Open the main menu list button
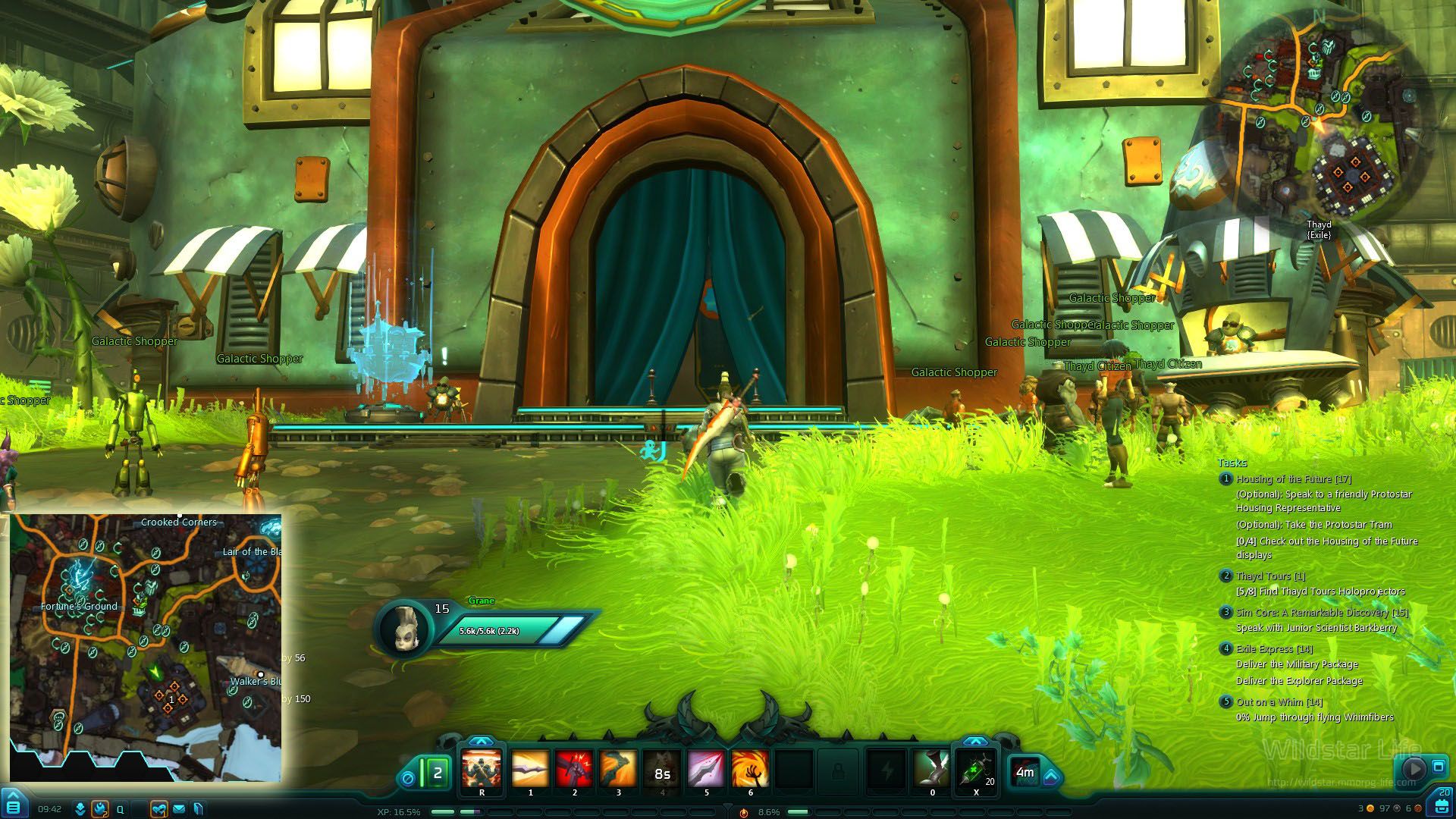Screen dimensions: 1456x819 click(x=14, y=807)
